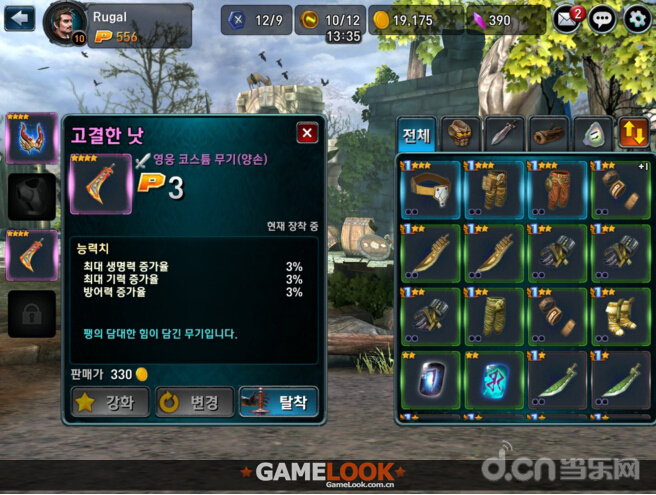Go back with the arrow button
Image resolution: width=656 pixels, height=495 pixels.
tap(19, 18)
